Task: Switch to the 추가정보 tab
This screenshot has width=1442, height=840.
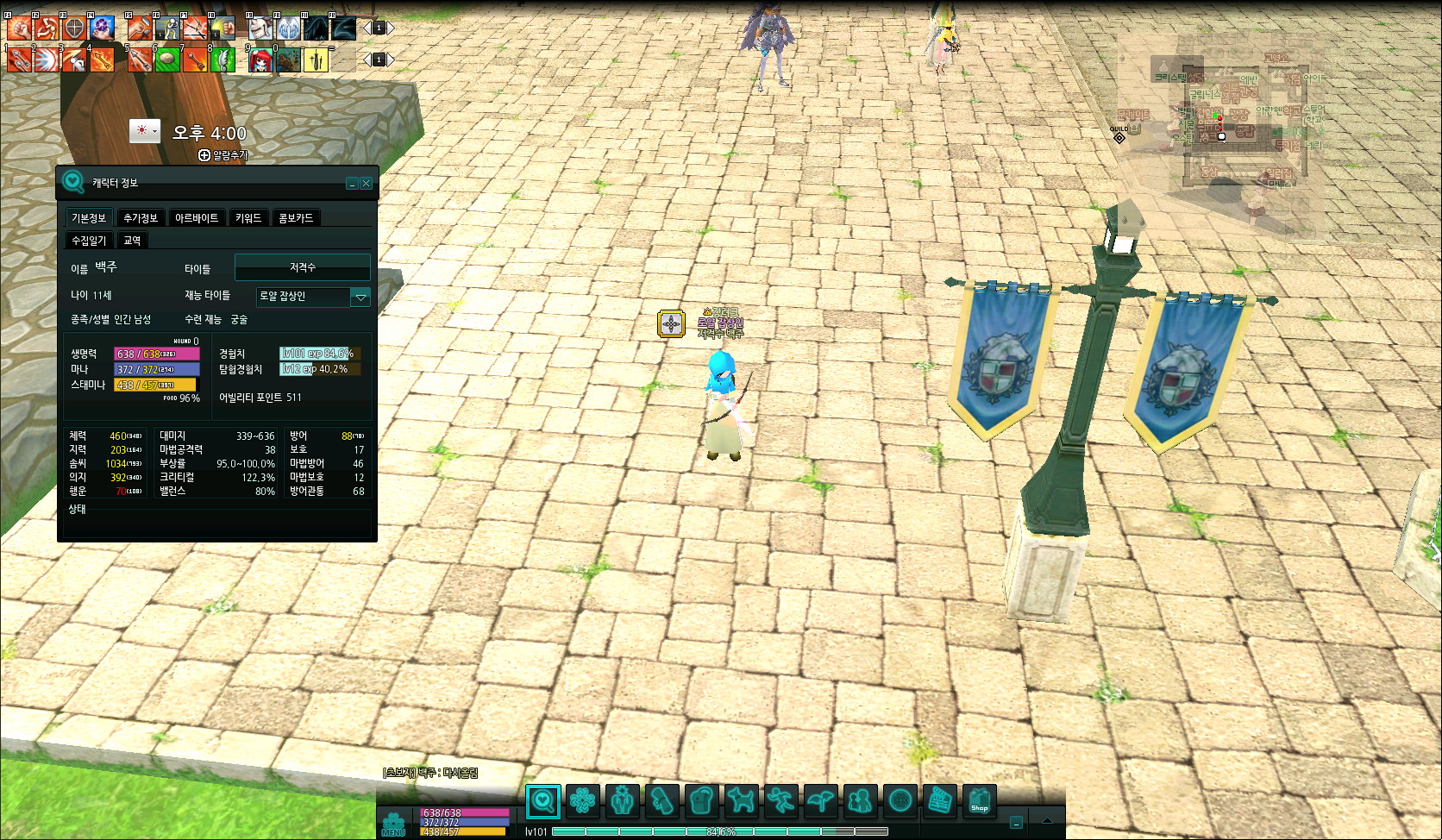Action: point(140,218)
